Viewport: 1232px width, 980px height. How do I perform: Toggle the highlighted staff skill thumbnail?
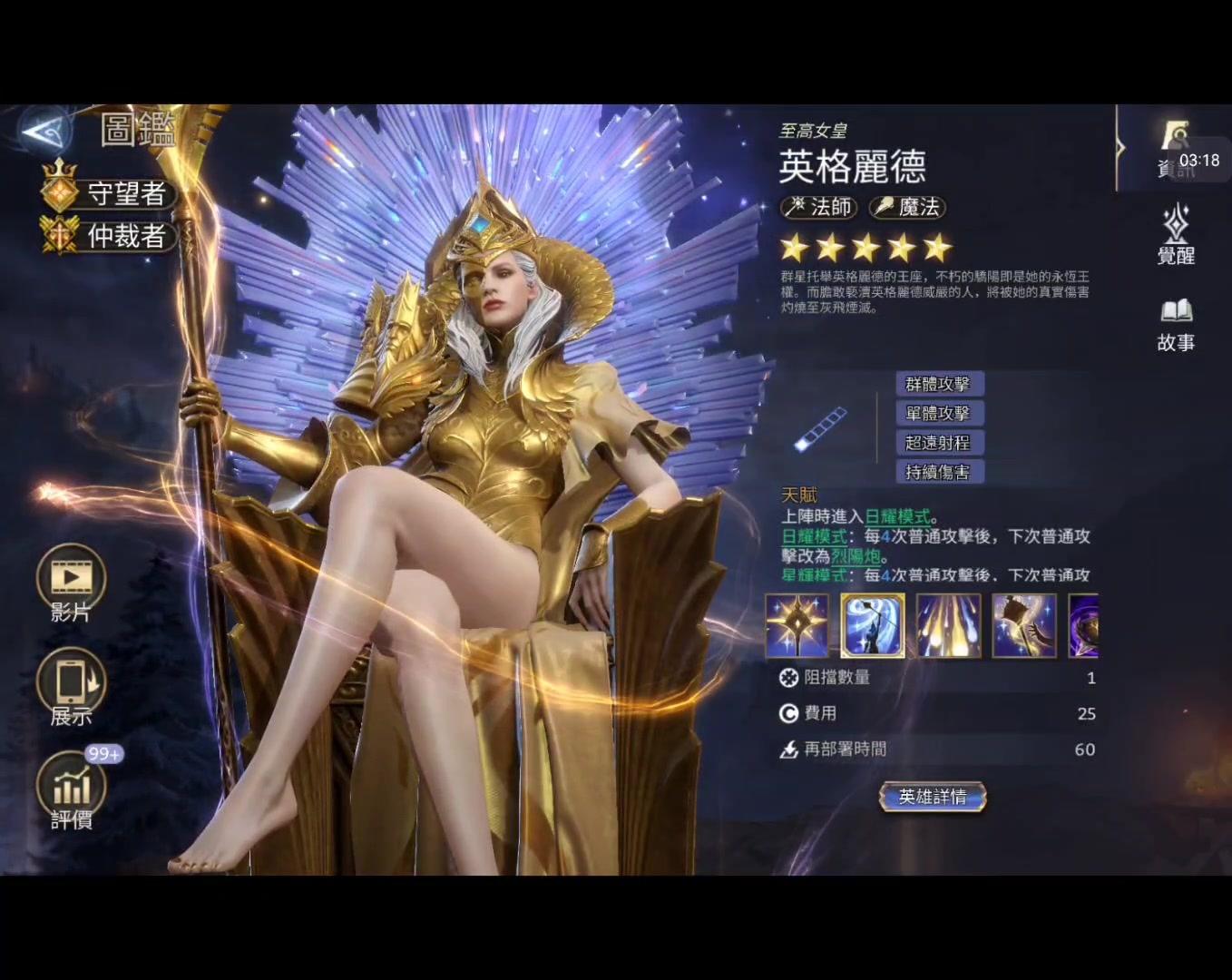[x=872, y=626]
